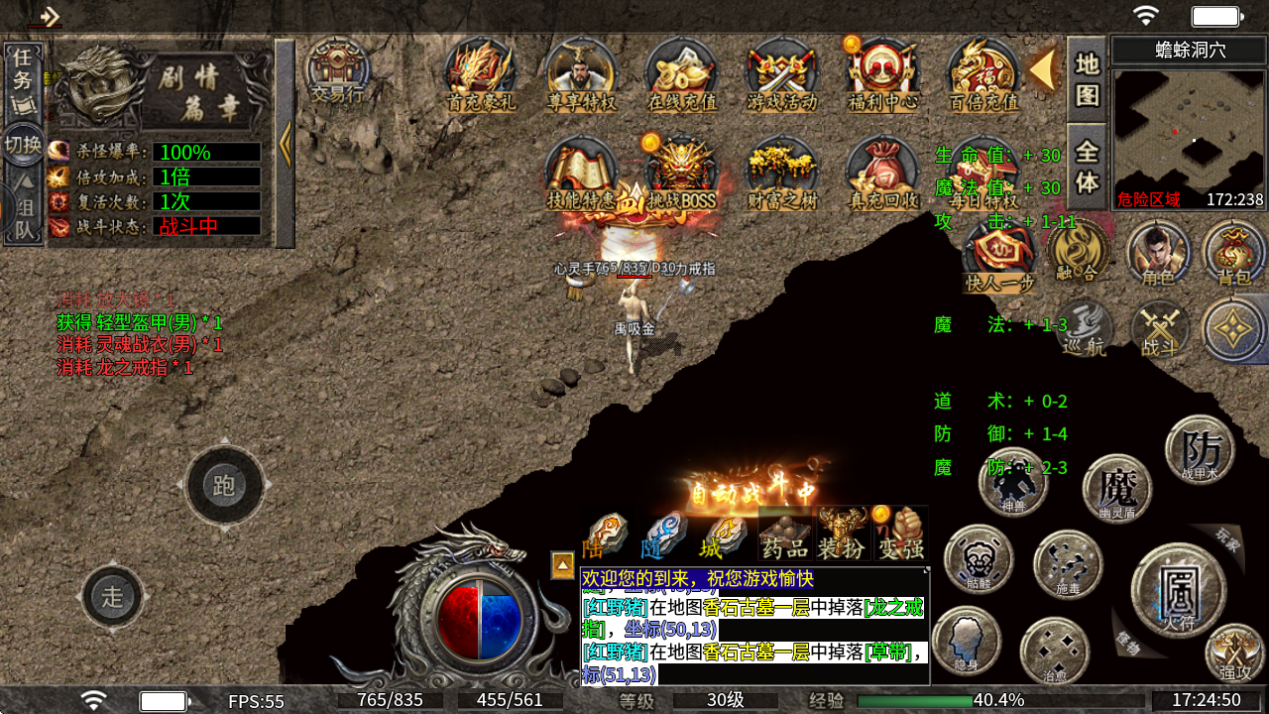Screen dimensions: 1269x714
Task: Activate the 巡航 cruise button
Action: pos(1085,328)
